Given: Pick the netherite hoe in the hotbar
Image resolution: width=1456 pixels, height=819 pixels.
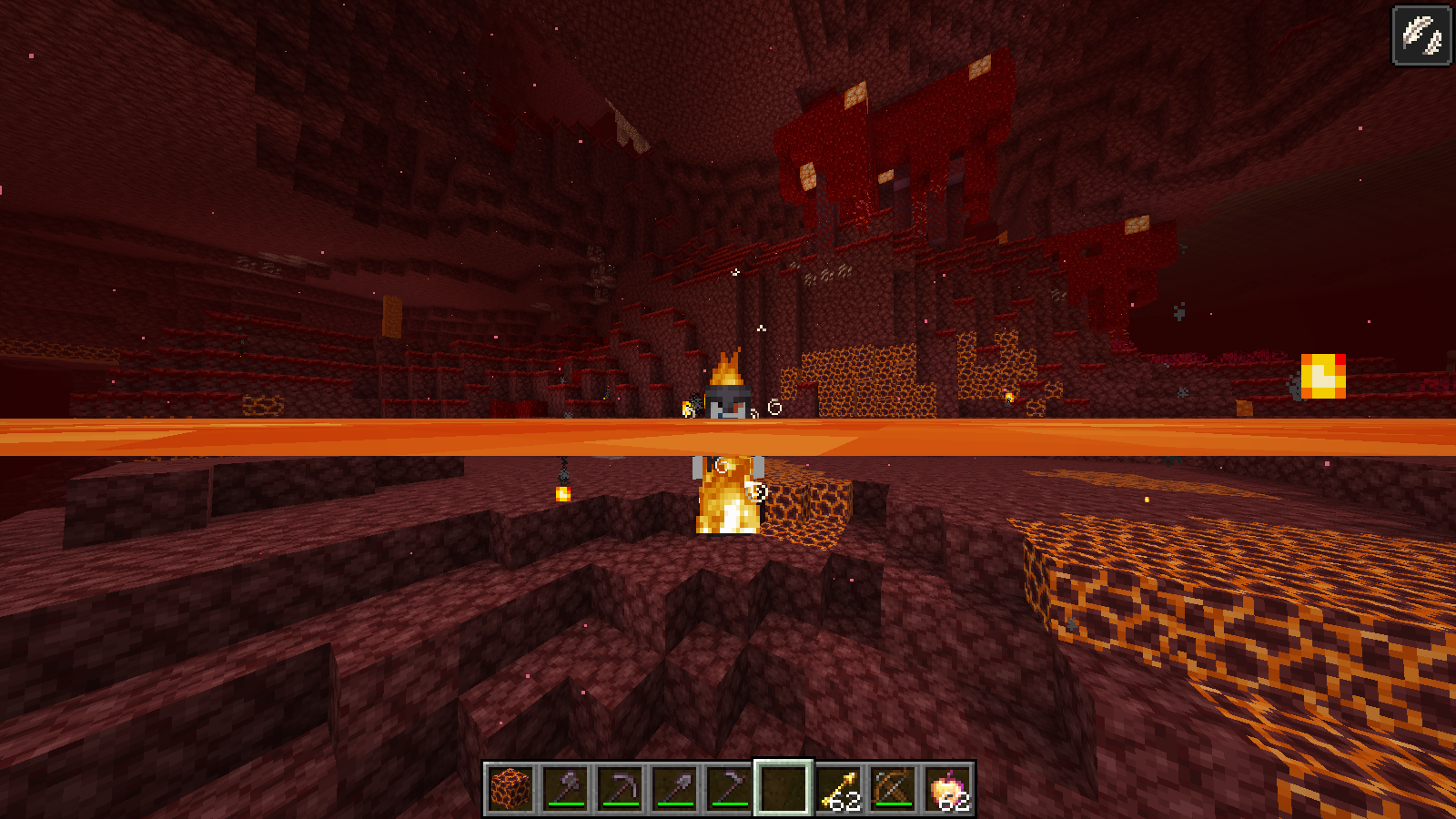Looking at the screenshot, I should tap(729, 788).
